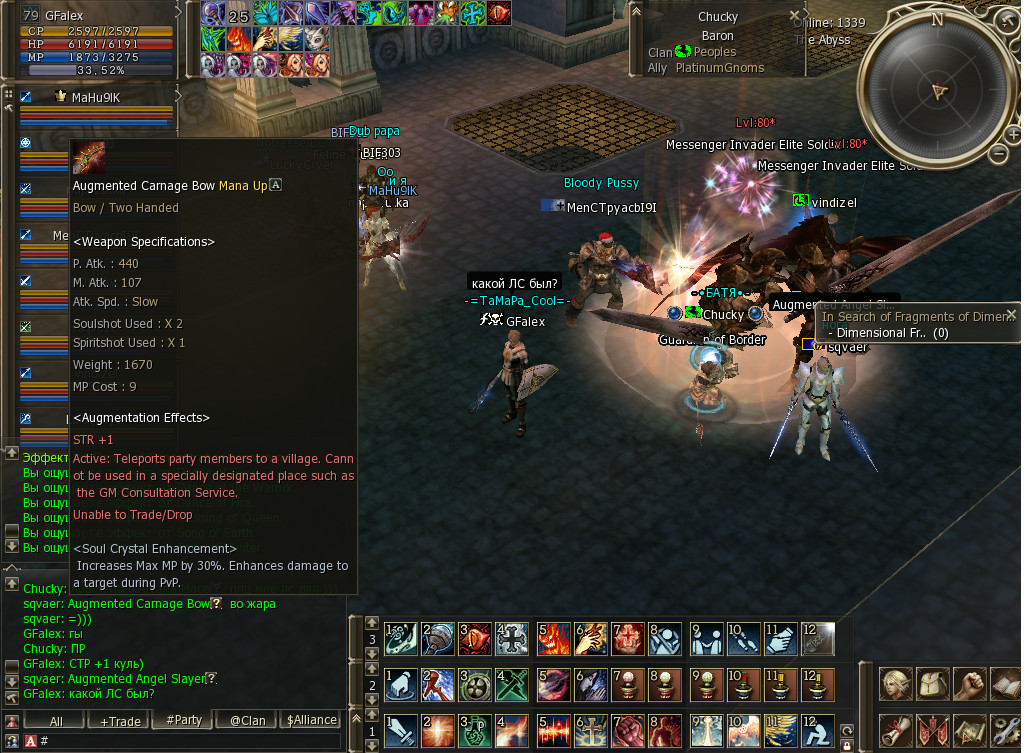This screenshot has height=753, width=1028.
Task: Select party member MaHu9IK
Action: coord(96,97)
